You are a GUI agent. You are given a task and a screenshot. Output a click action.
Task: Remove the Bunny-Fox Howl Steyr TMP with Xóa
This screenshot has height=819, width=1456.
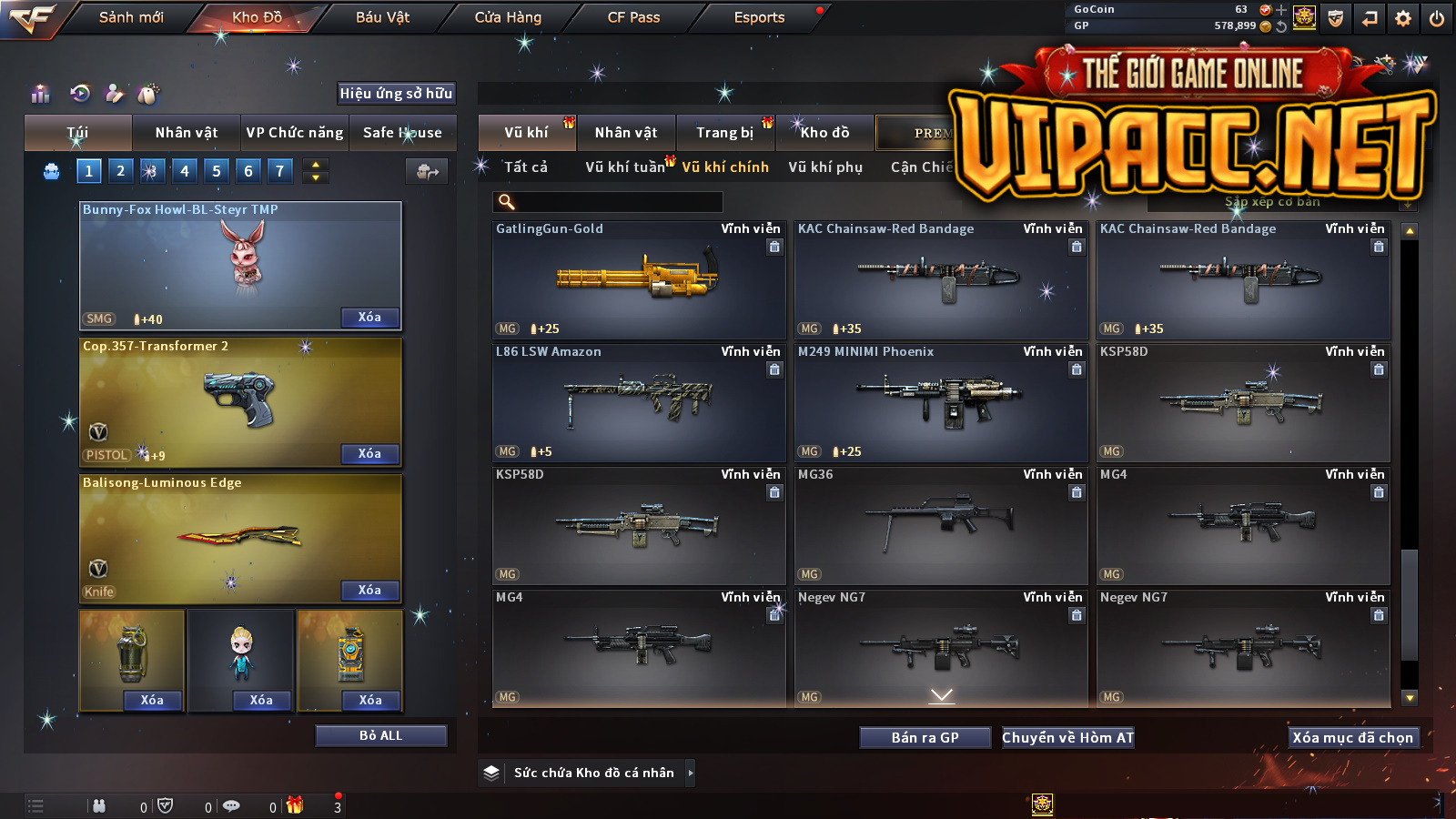(369, 318)
